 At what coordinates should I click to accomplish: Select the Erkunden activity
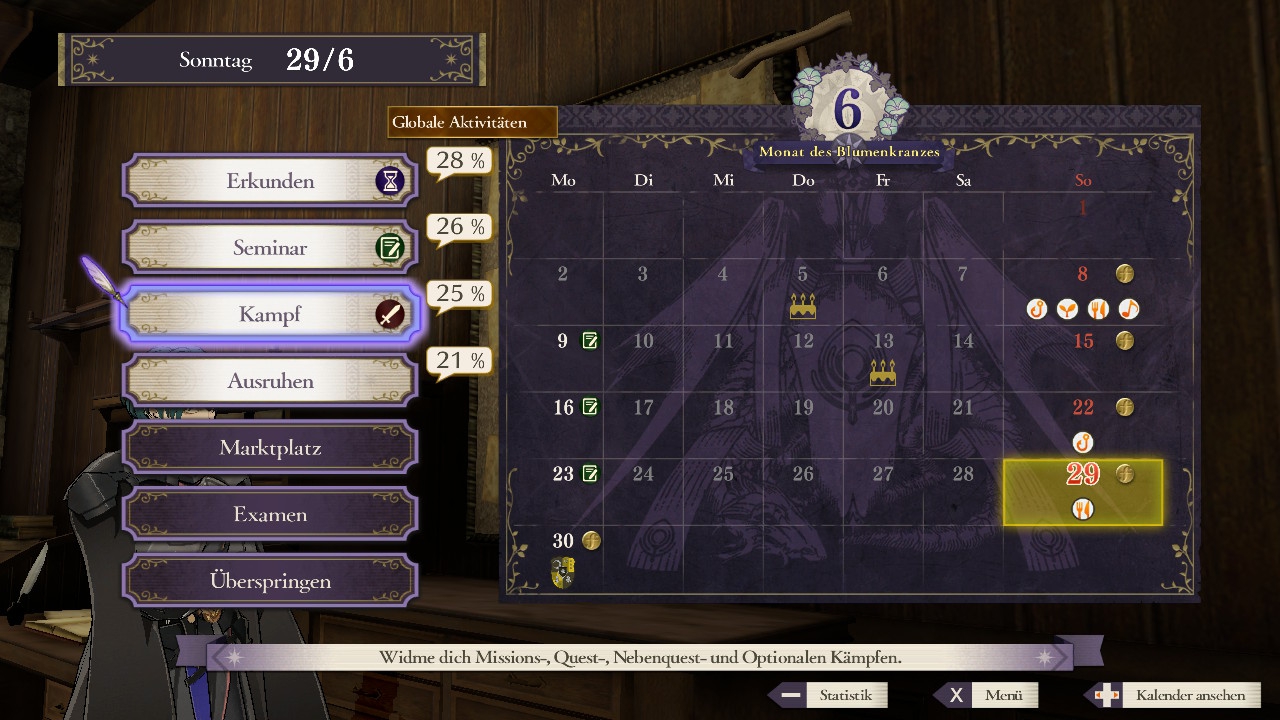270,181
